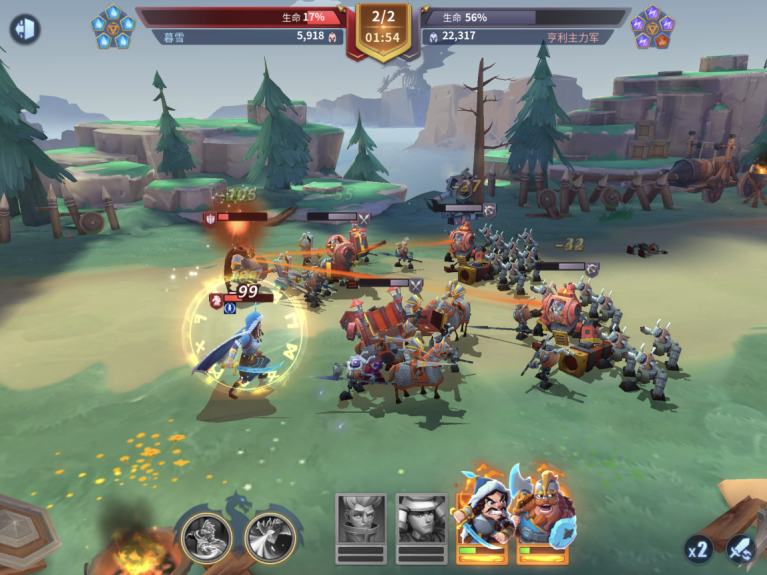Toggle the x2 battle speed
This screenshot has width=767, height=575.
(699, 549)
